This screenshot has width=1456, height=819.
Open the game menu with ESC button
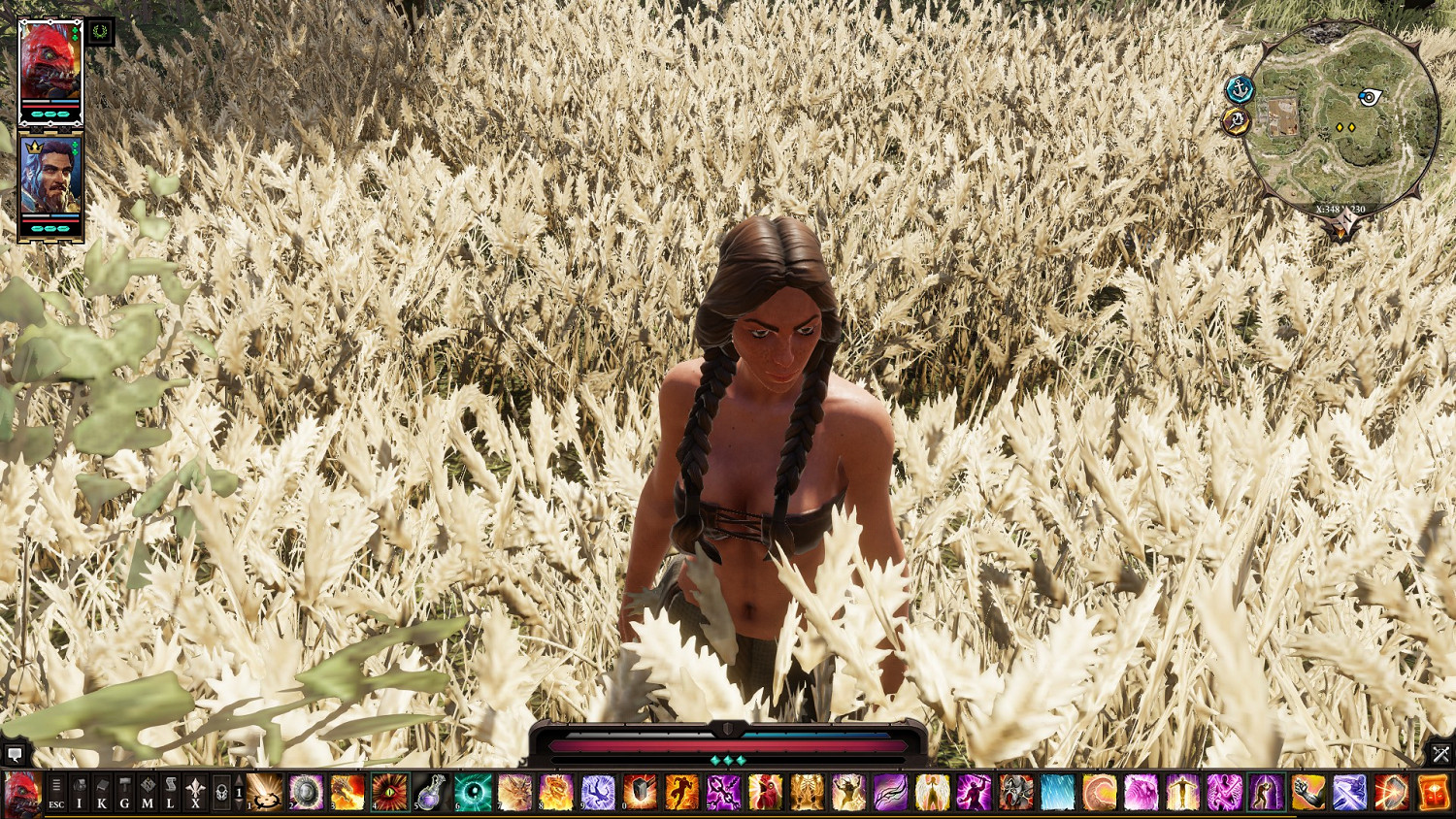tap(56, 792)
